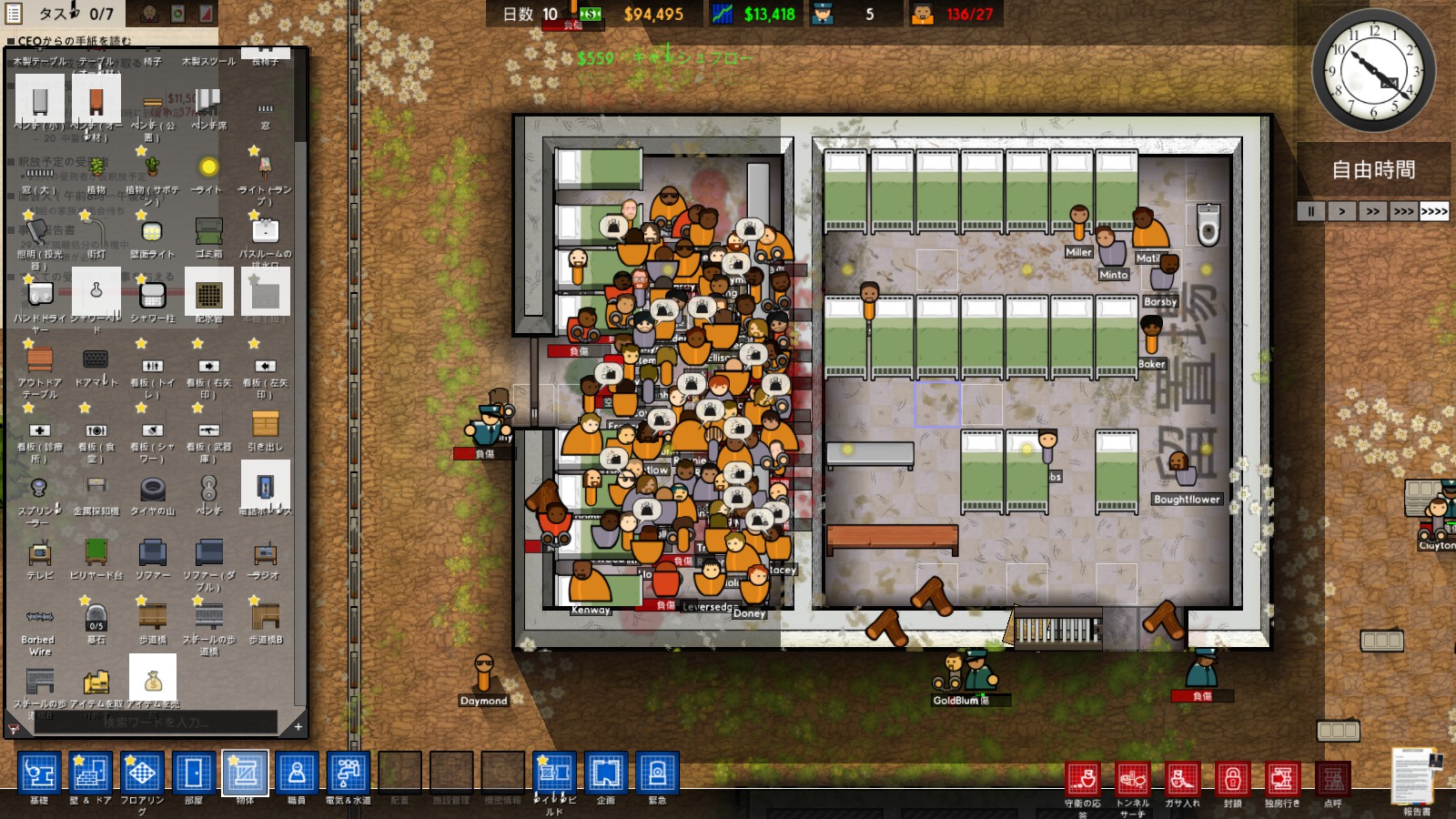Pause the game with the pause control
Screen dimensions: 1456x819
pyautogui.click(x=1310, y=211)
